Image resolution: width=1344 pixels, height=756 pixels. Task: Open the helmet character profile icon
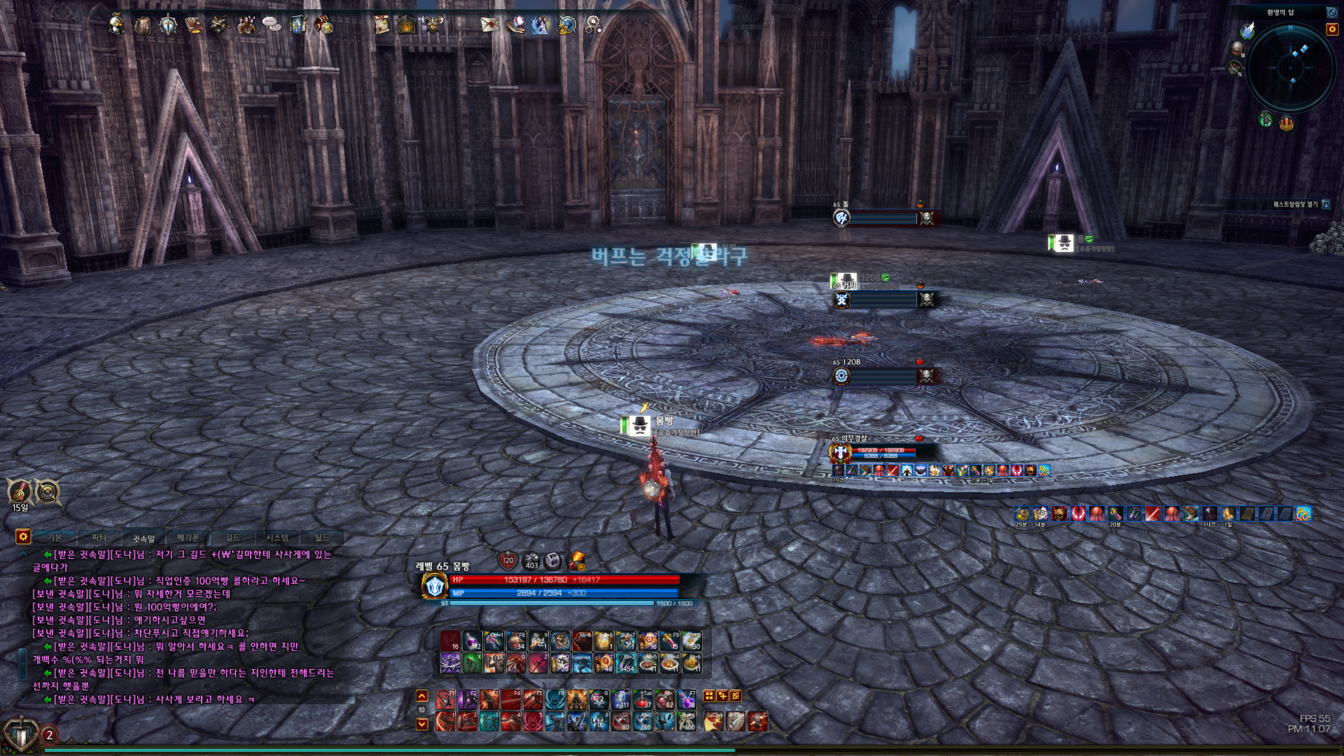pos(117,24)
